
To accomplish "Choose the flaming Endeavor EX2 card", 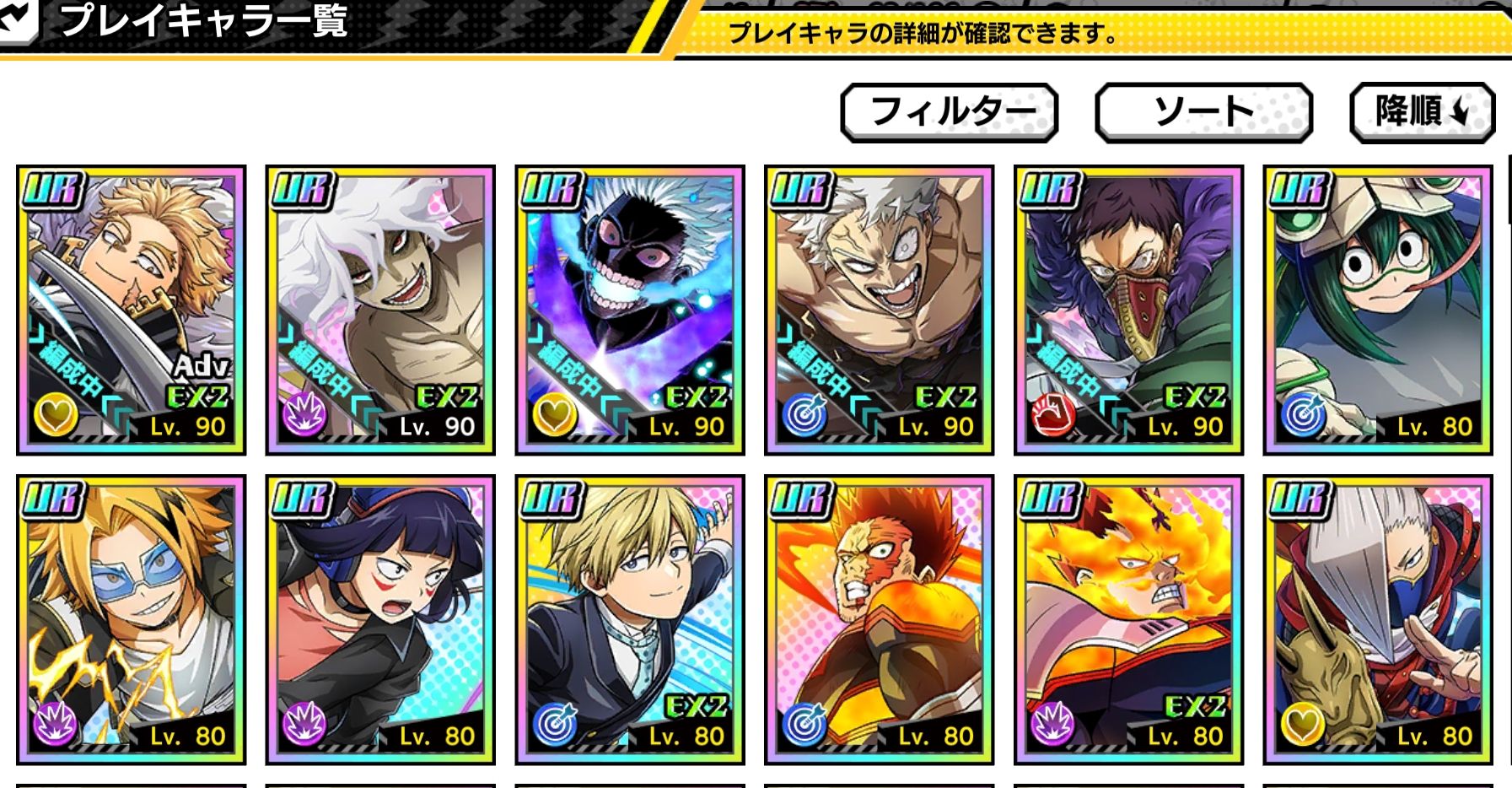I will (1128, 619).
